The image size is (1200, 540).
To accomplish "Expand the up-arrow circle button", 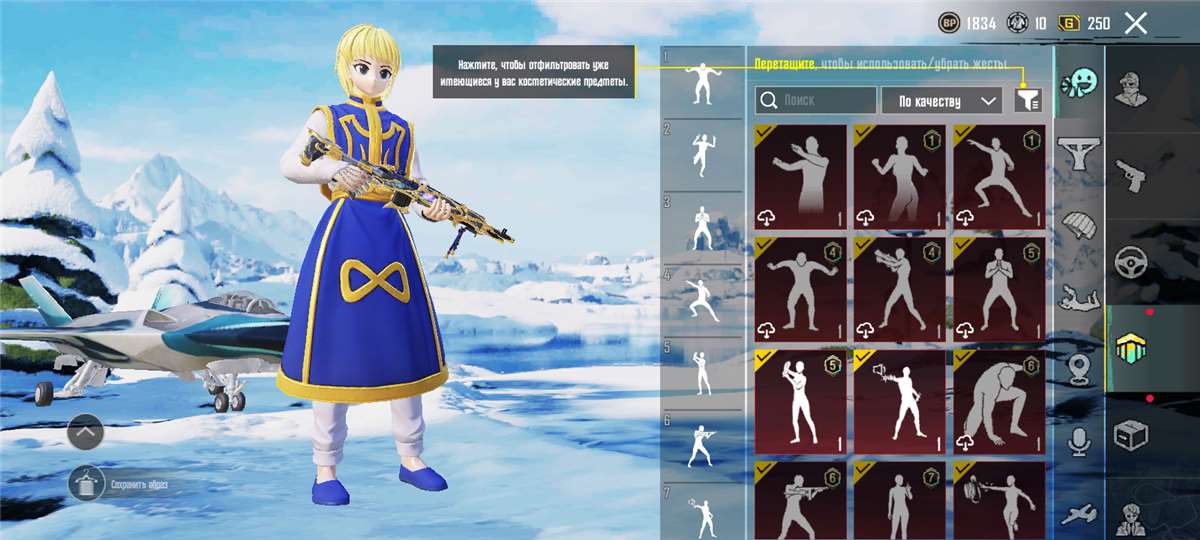I will coord(86,432).
